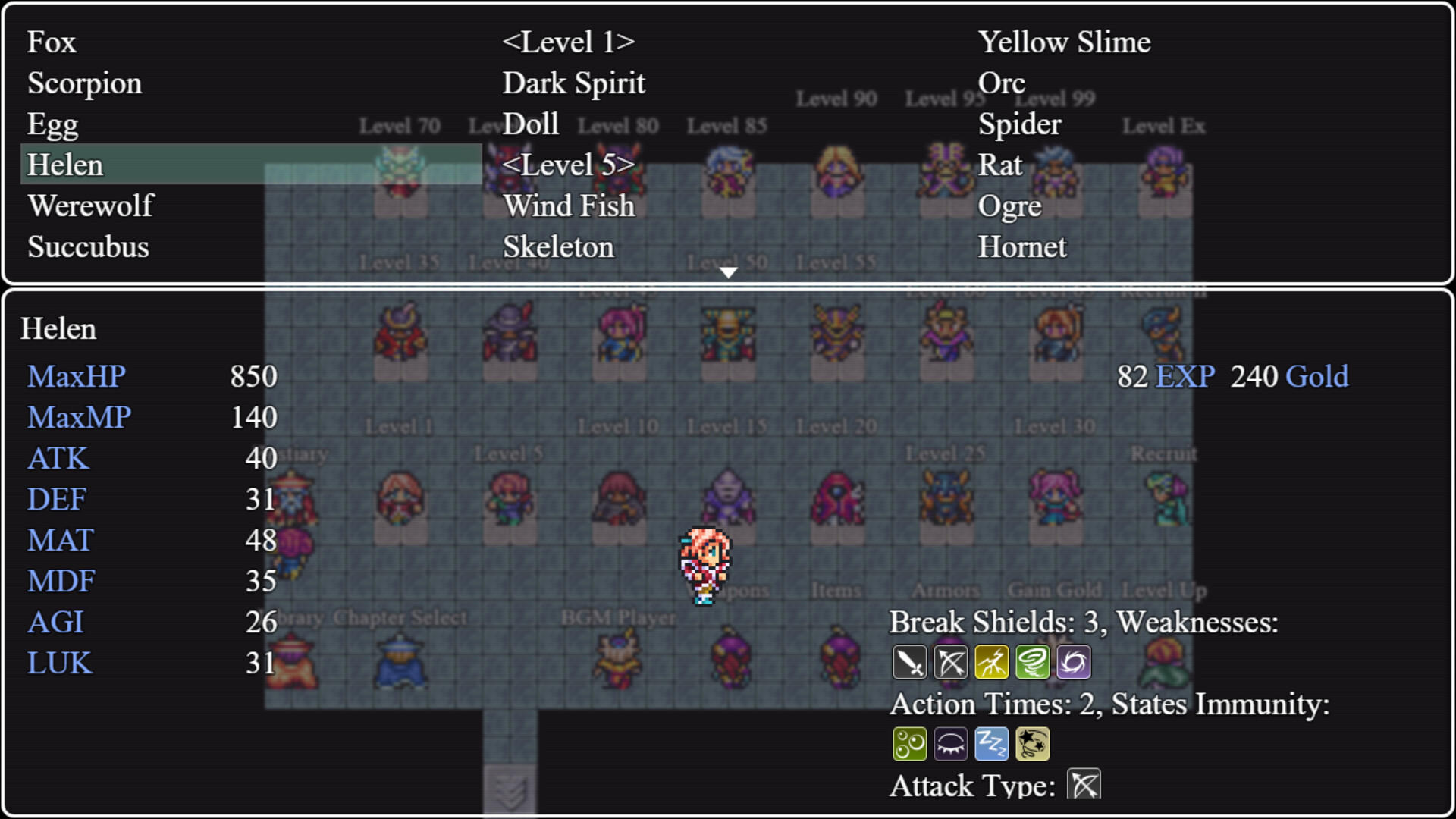This screenshot has height=819, width=1456.
Task: Open the Succubus bestiary entry
Action: click(x=88, y=246)
